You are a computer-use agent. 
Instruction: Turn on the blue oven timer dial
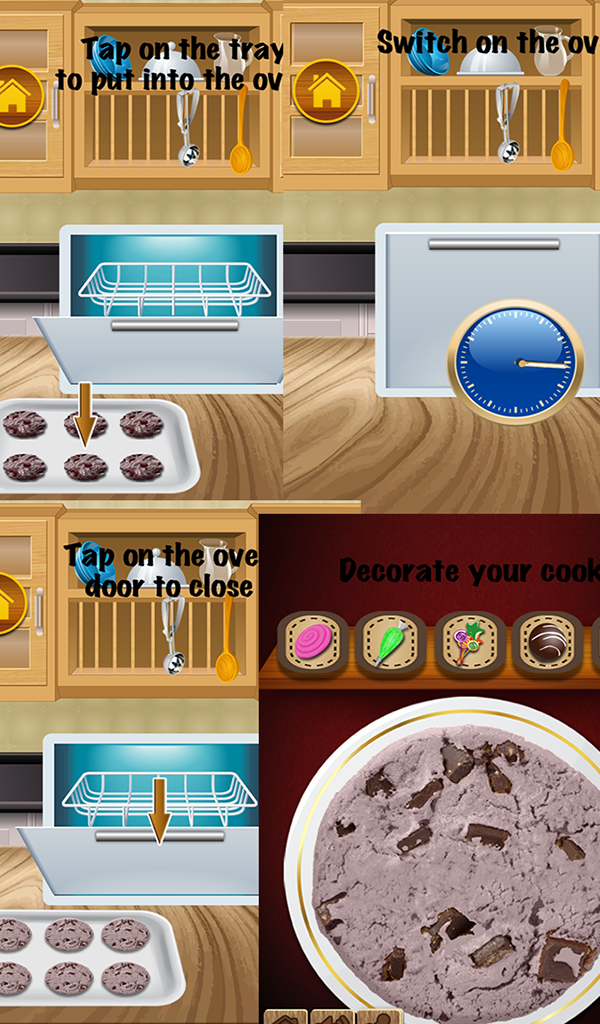[x=515, y=361]
